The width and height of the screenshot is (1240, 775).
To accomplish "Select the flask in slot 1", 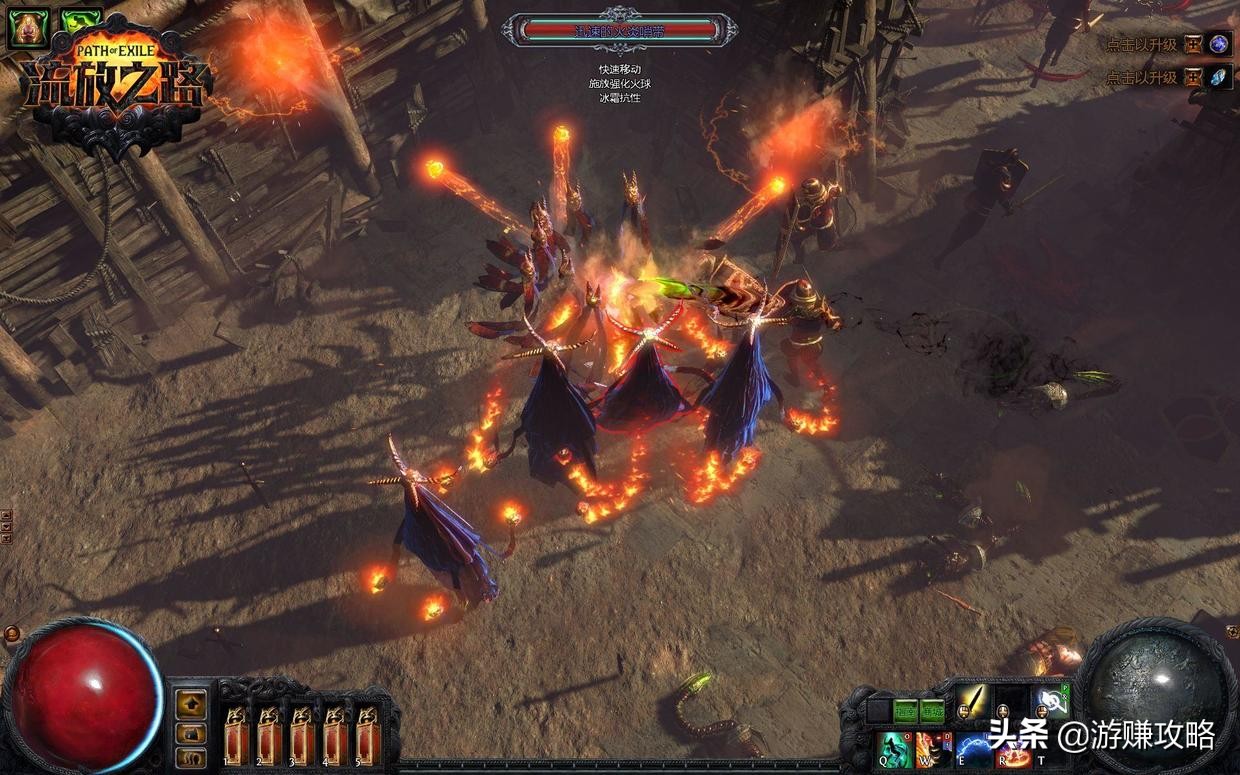I will point(236,734).
